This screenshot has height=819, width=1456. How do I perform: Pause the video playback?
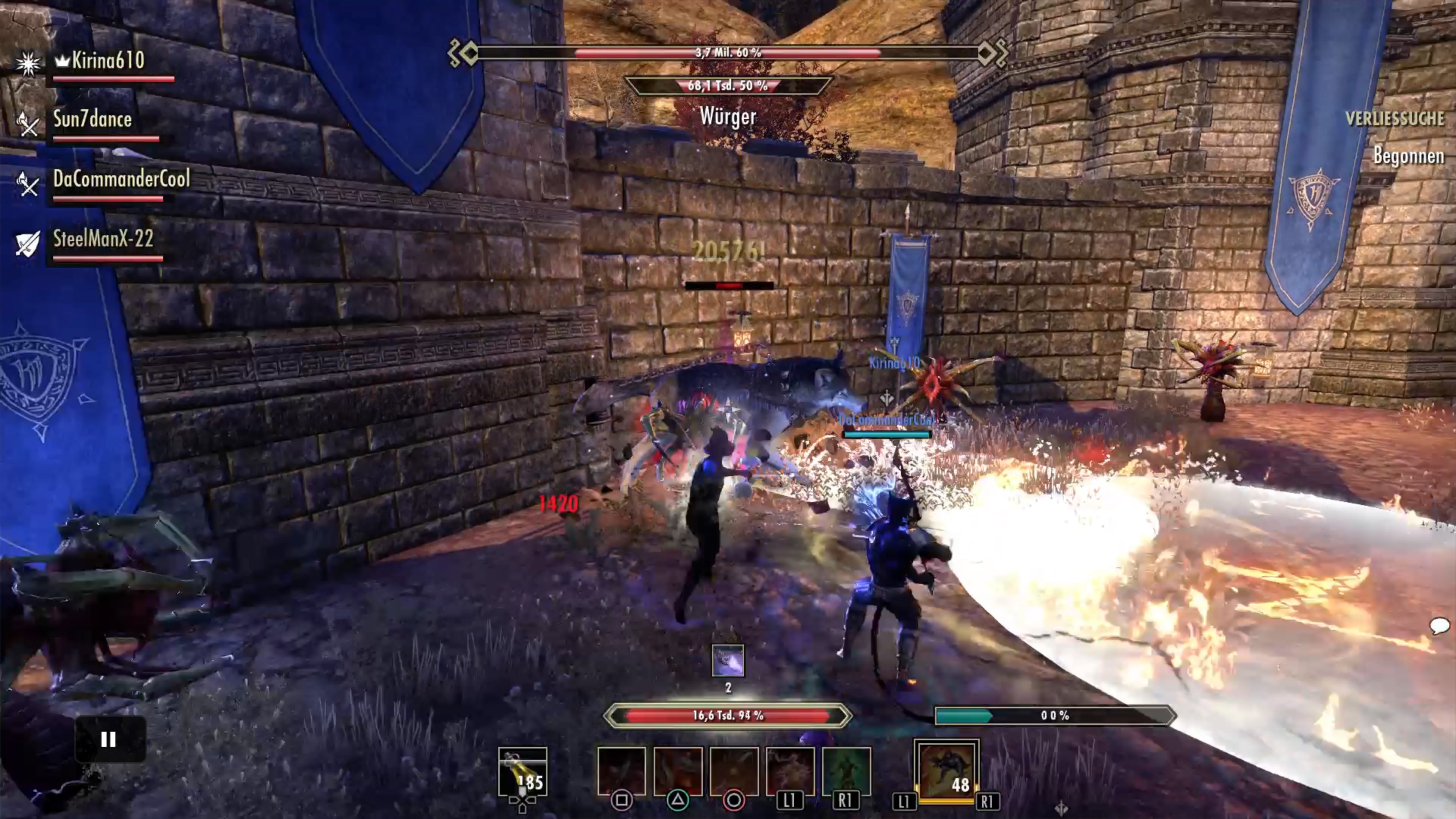[x=109, y=739]
